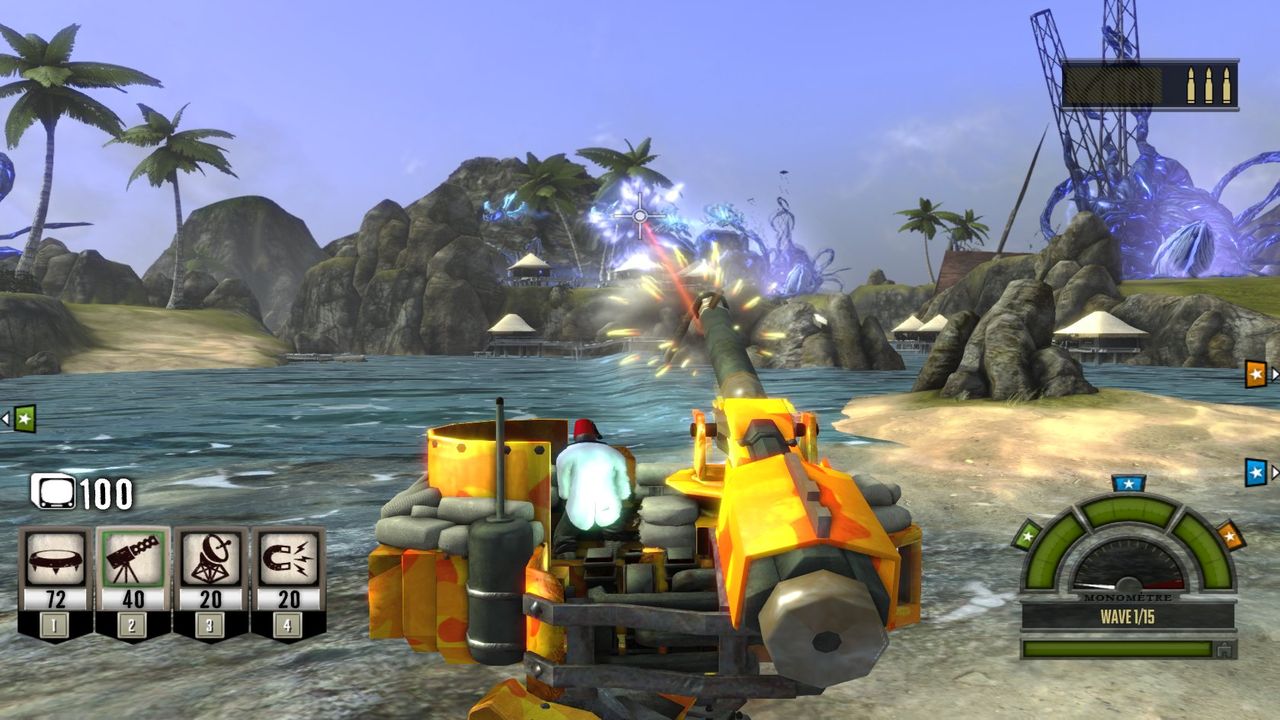Image resolution: width=1280 pixels, height=720 pixels.
Task: Click the blue star atop the Monomètre gauge
Action: point(1128,484)
